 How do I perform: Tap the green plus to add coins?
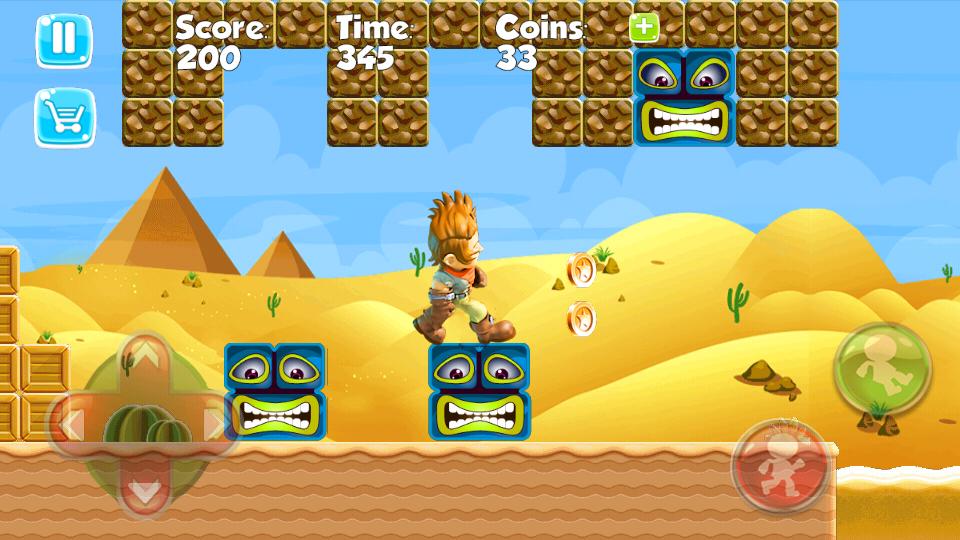point(644,28)
